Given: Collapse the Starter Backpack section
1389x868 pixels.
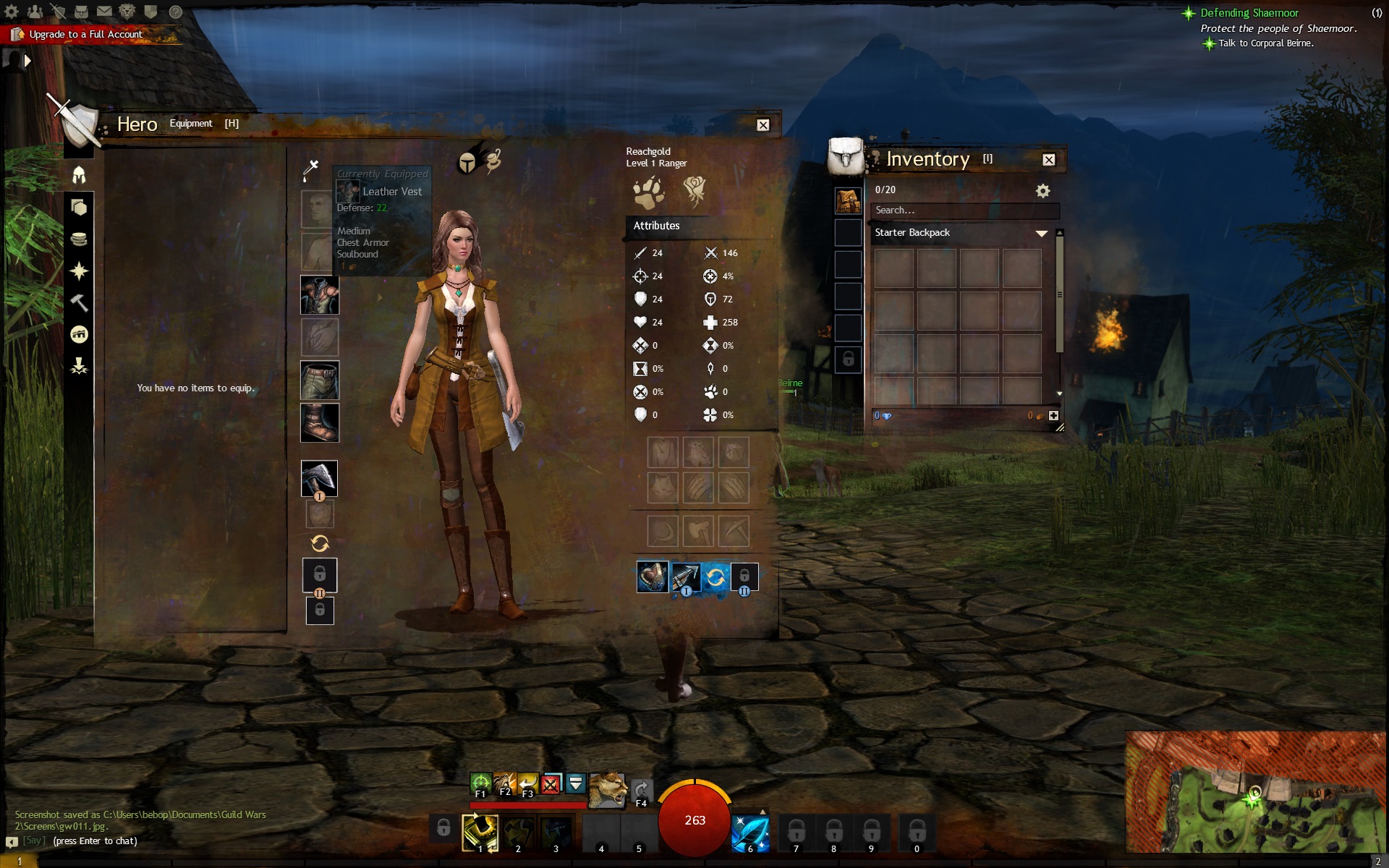Looking at the screenshot, I should tap(1041, 233).
